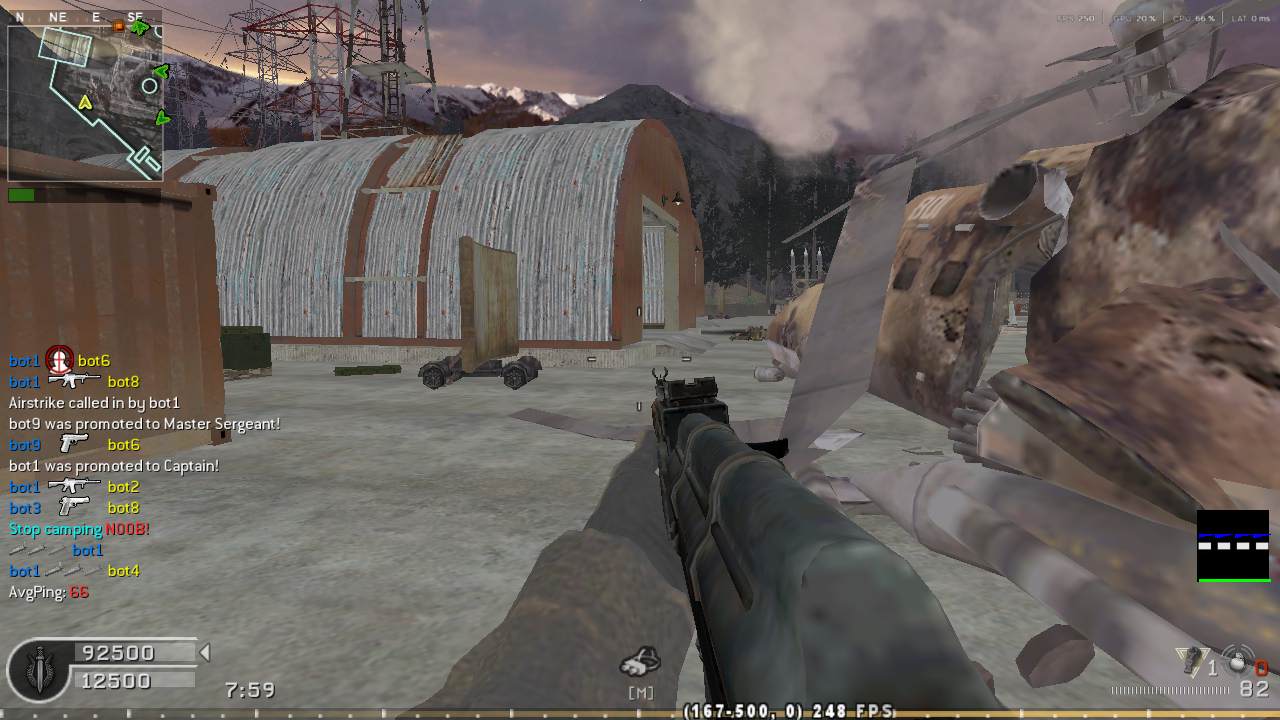This screenshot has width=1280, height=720.
Task: Click the compass heading strip
Action: [80, 17]
